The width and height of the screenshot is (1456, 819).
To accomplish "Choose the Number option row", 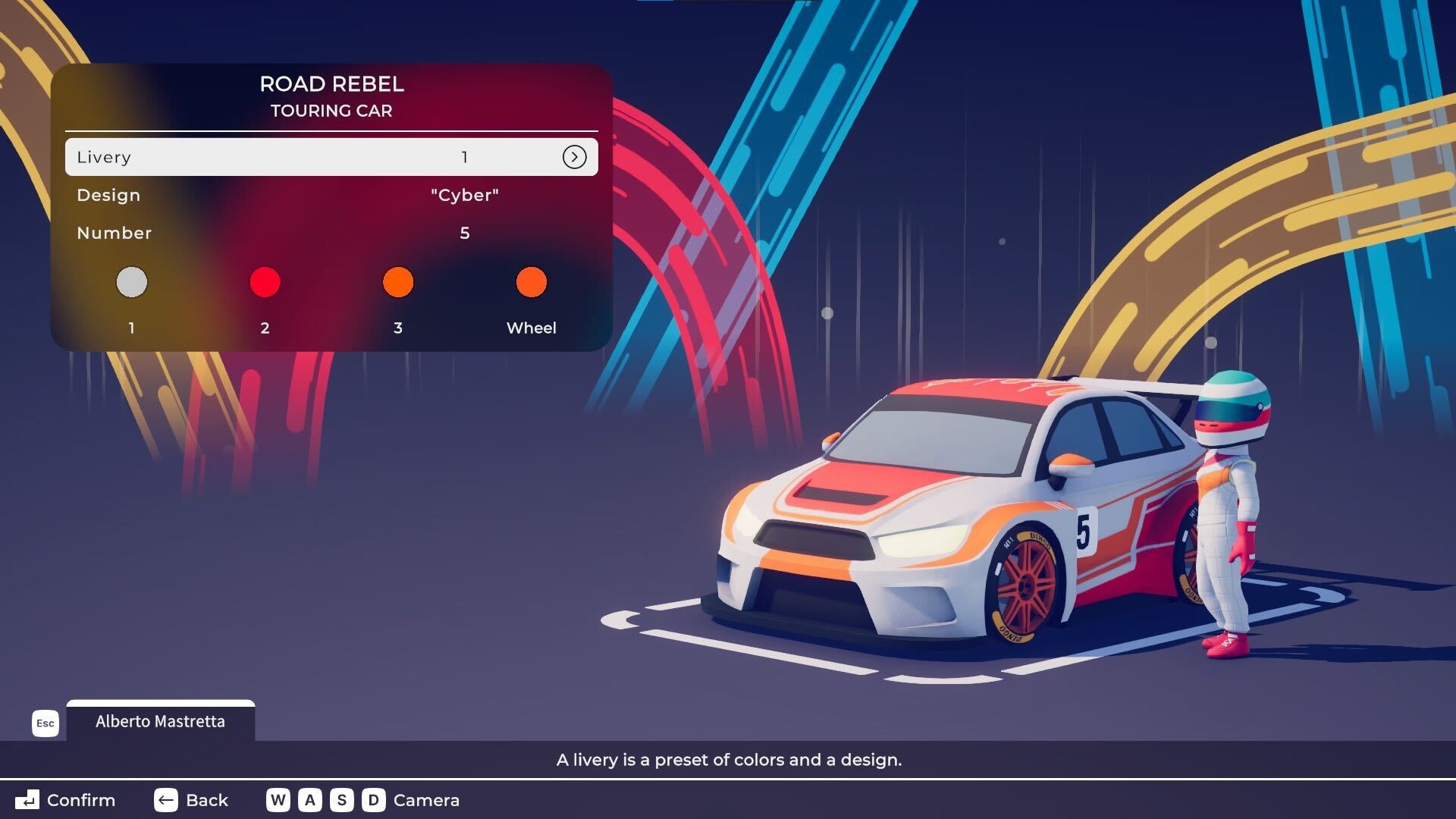I will coord(331,233).
